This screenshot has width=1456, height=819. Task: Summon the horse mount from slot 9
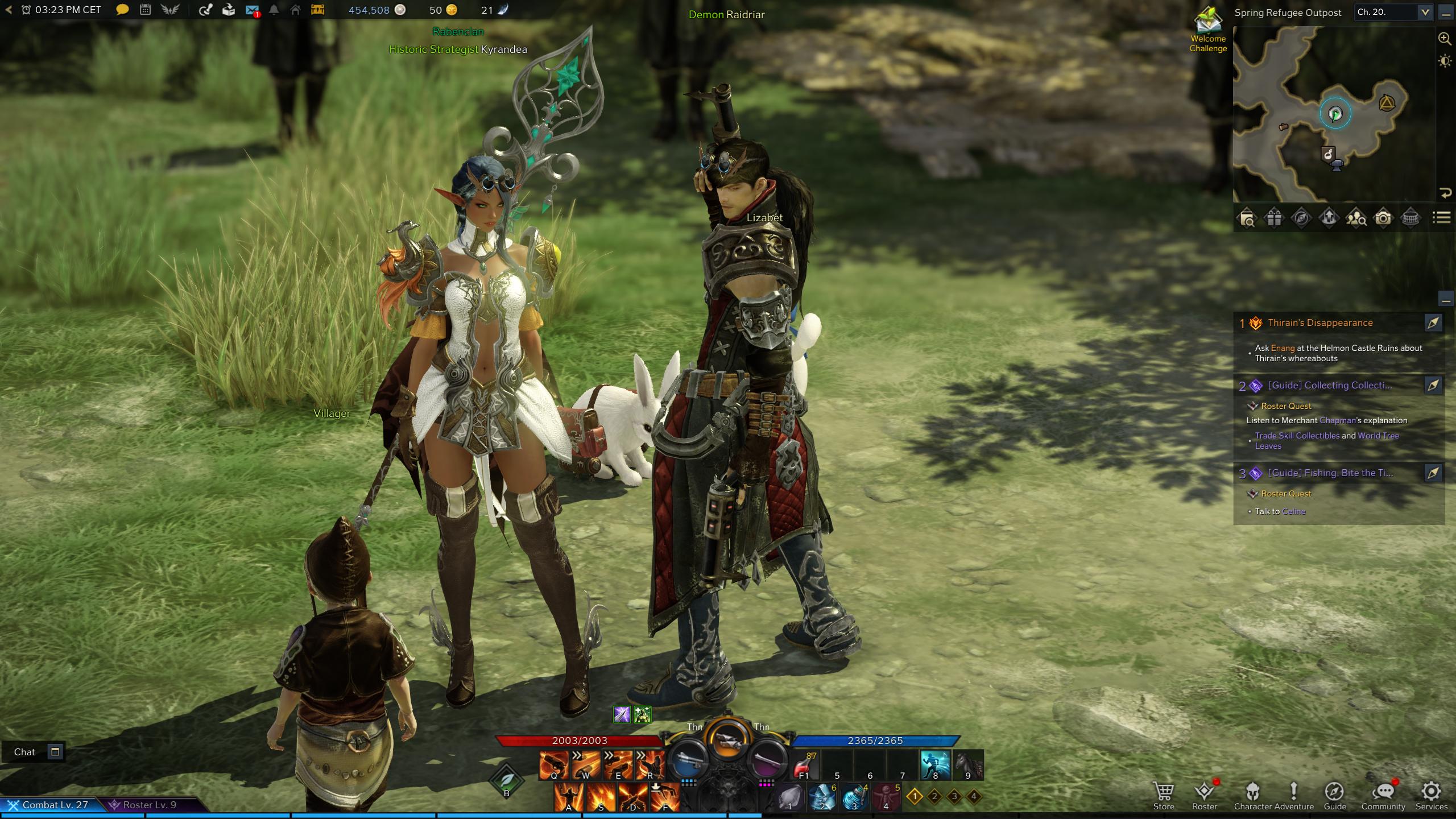coord(968,764)
